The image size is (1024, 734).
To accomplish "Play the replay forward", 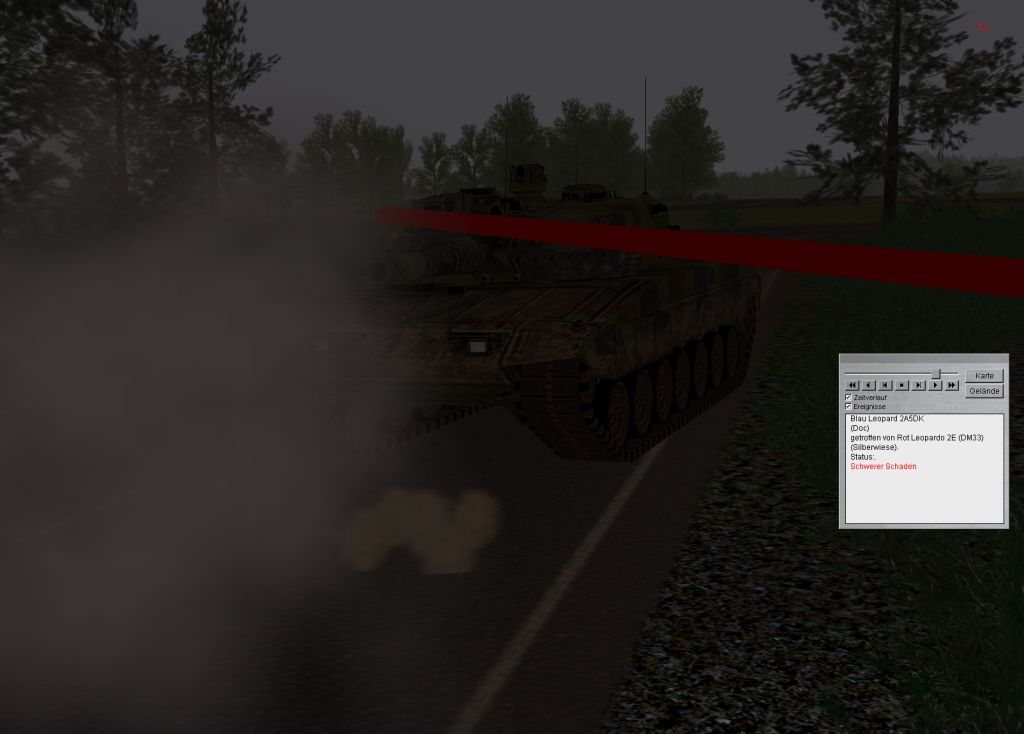I will point(935,385).
